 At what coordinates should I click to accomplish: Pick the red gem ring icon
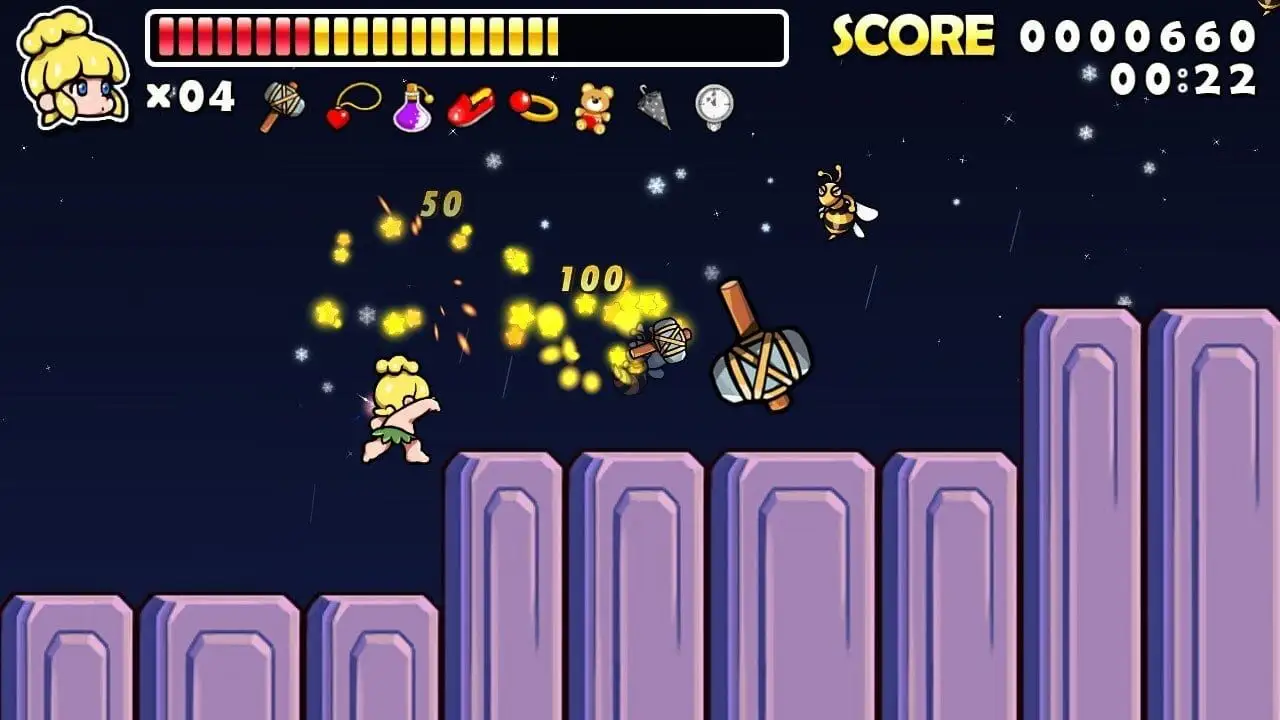(x=533, y=106)
